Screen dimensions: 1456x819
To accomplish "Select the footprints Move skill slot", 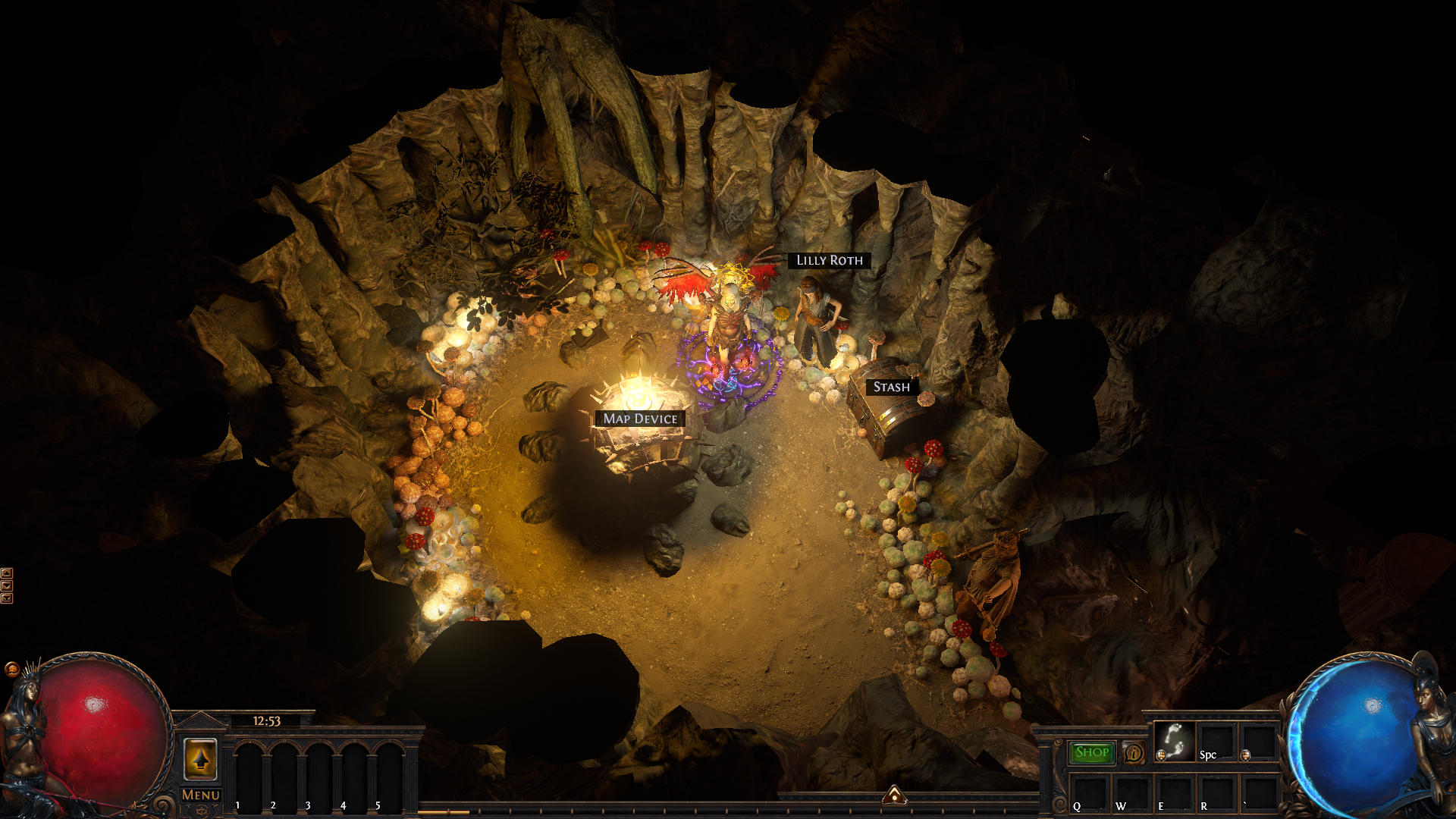I will [1175, 740].
